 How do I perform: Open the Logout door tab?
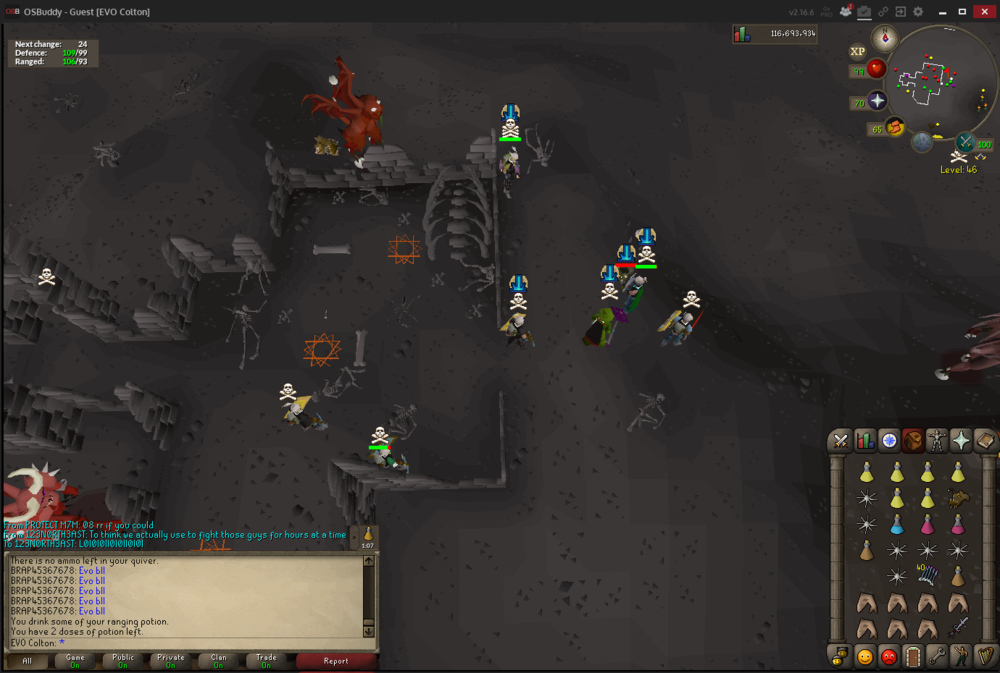[x=913, y=657]
